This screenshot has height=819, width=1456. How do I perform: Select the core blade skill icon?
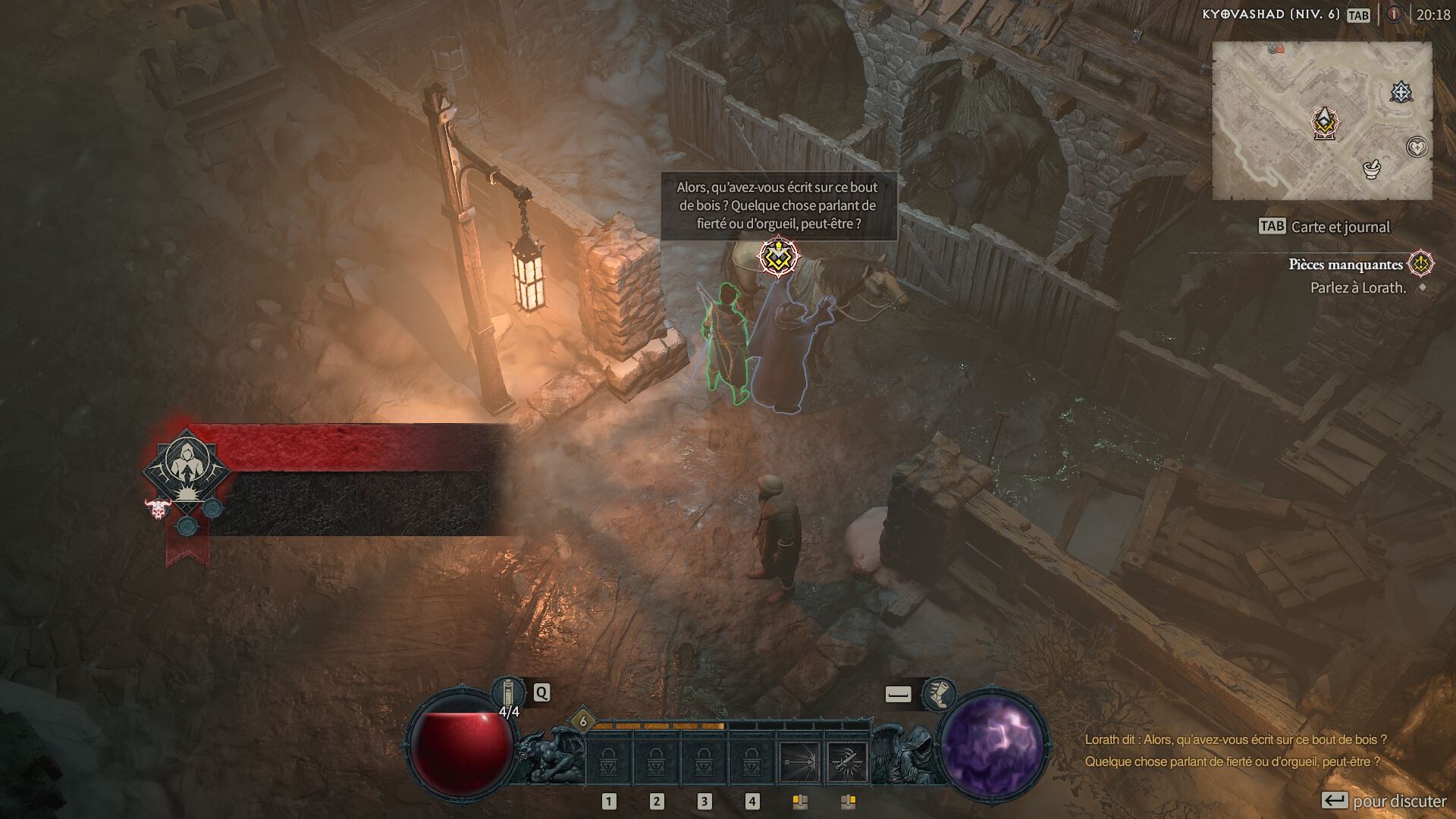[846, 762]
